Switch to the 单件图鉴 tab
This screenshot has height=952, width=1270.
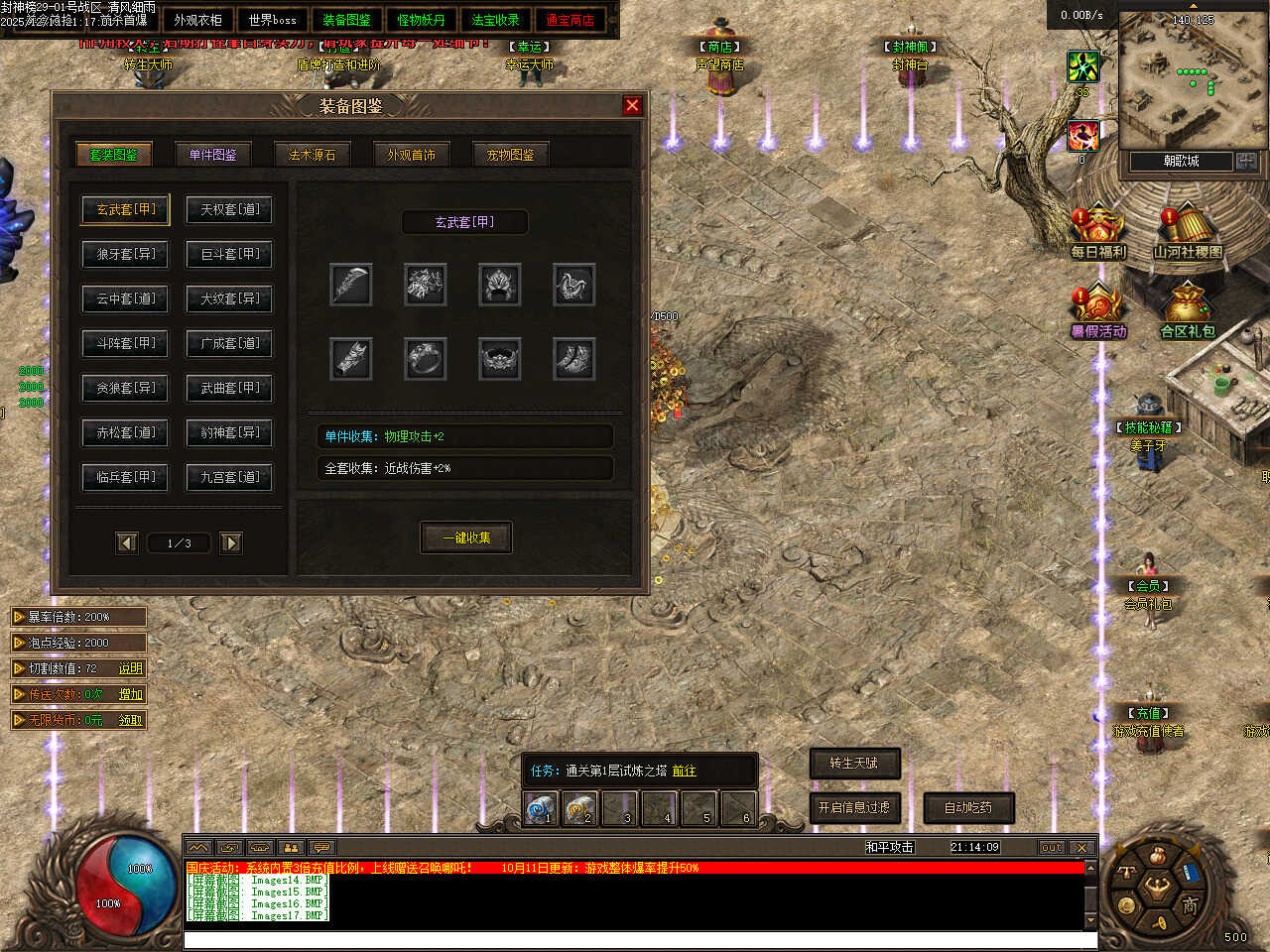pos(212,155)
